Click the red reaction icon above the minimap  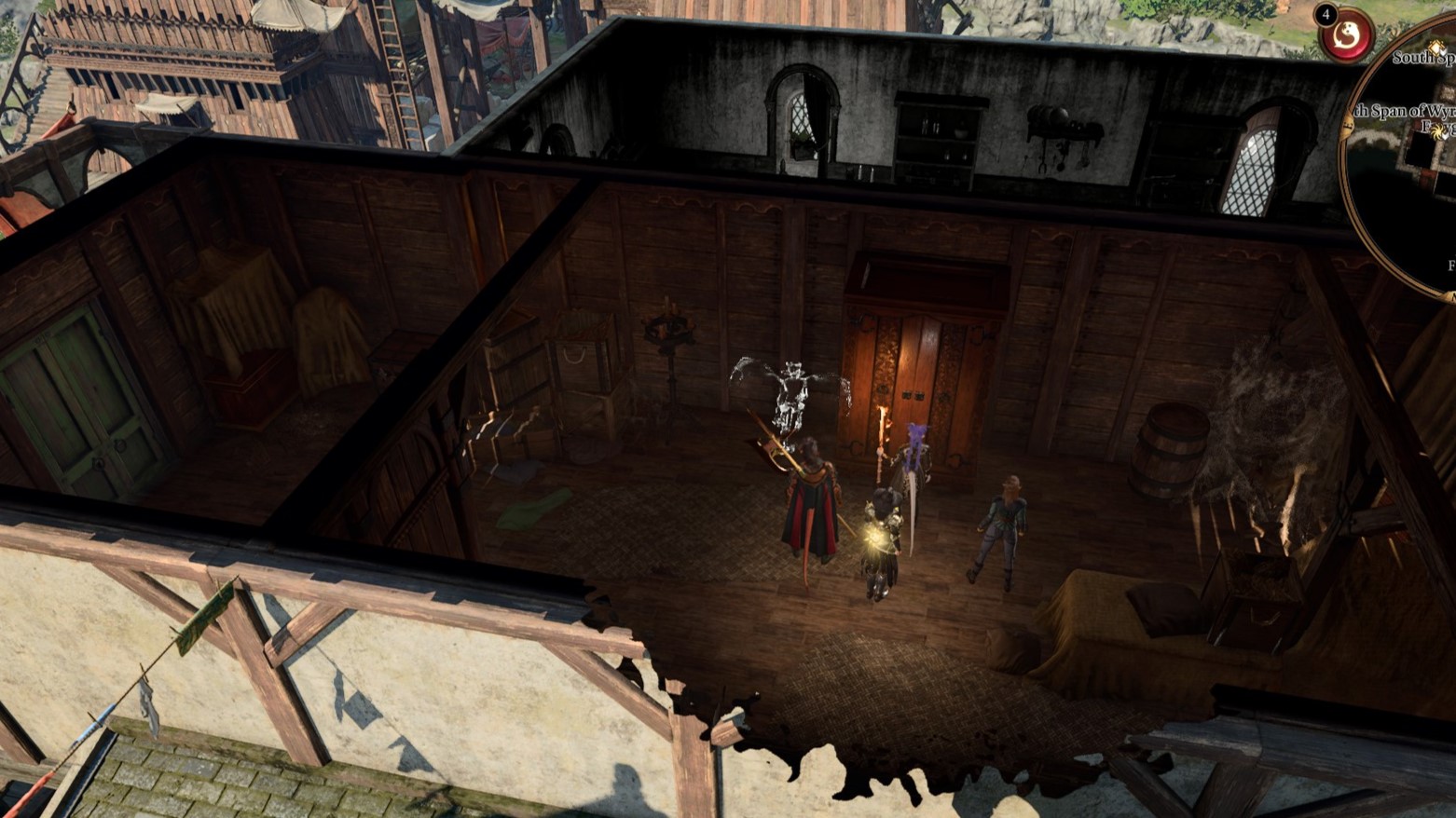(x=1345, y=37)
